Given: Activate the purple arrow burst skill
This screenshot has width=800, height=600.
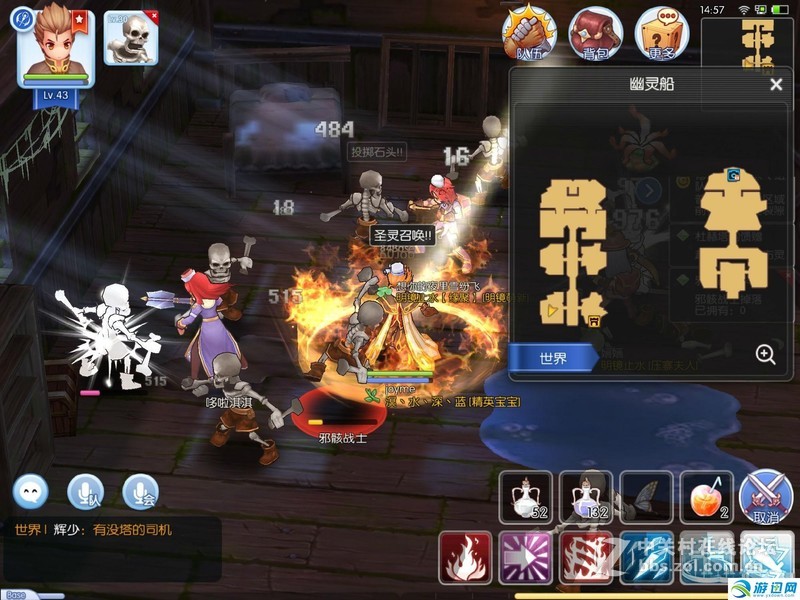Looking at the screenshot, I should (526, 558).
